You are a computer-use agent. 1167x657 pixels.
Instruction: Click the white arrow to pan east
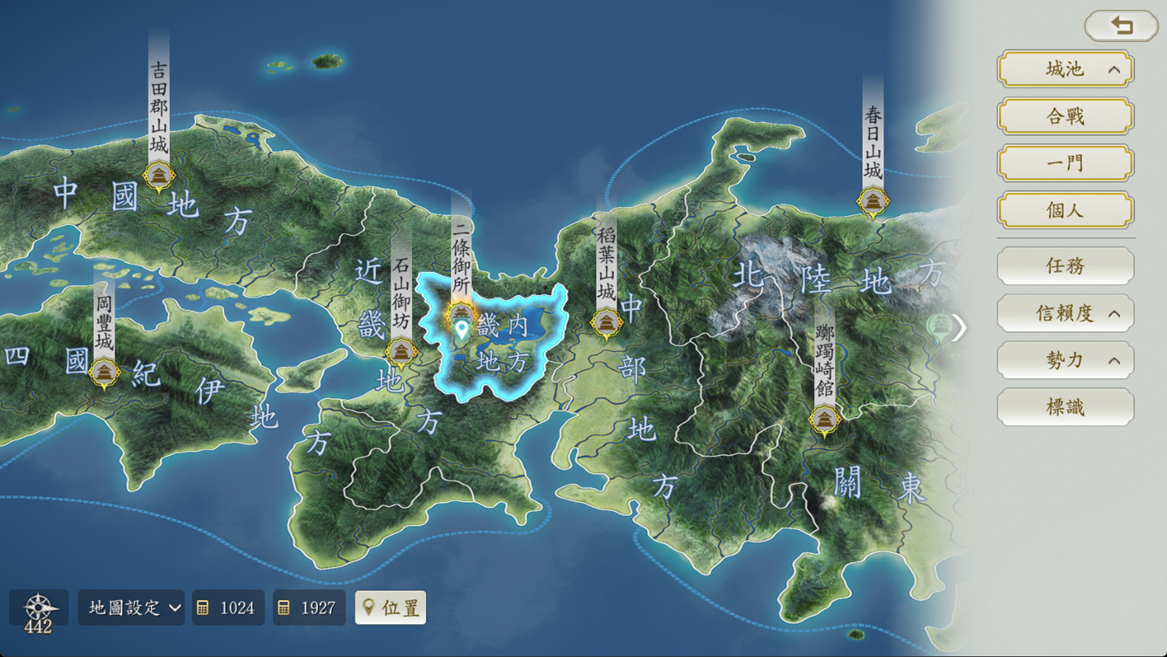point(959,327)
